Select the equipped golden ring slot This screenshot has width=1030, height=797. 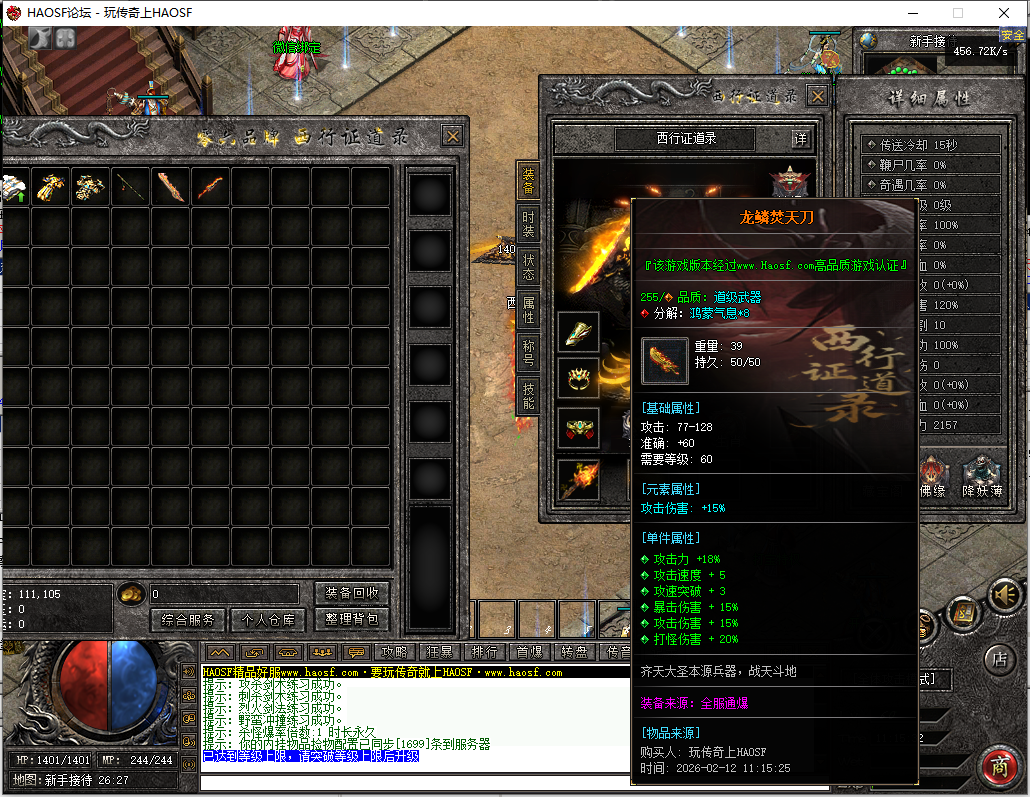[578, 378]
